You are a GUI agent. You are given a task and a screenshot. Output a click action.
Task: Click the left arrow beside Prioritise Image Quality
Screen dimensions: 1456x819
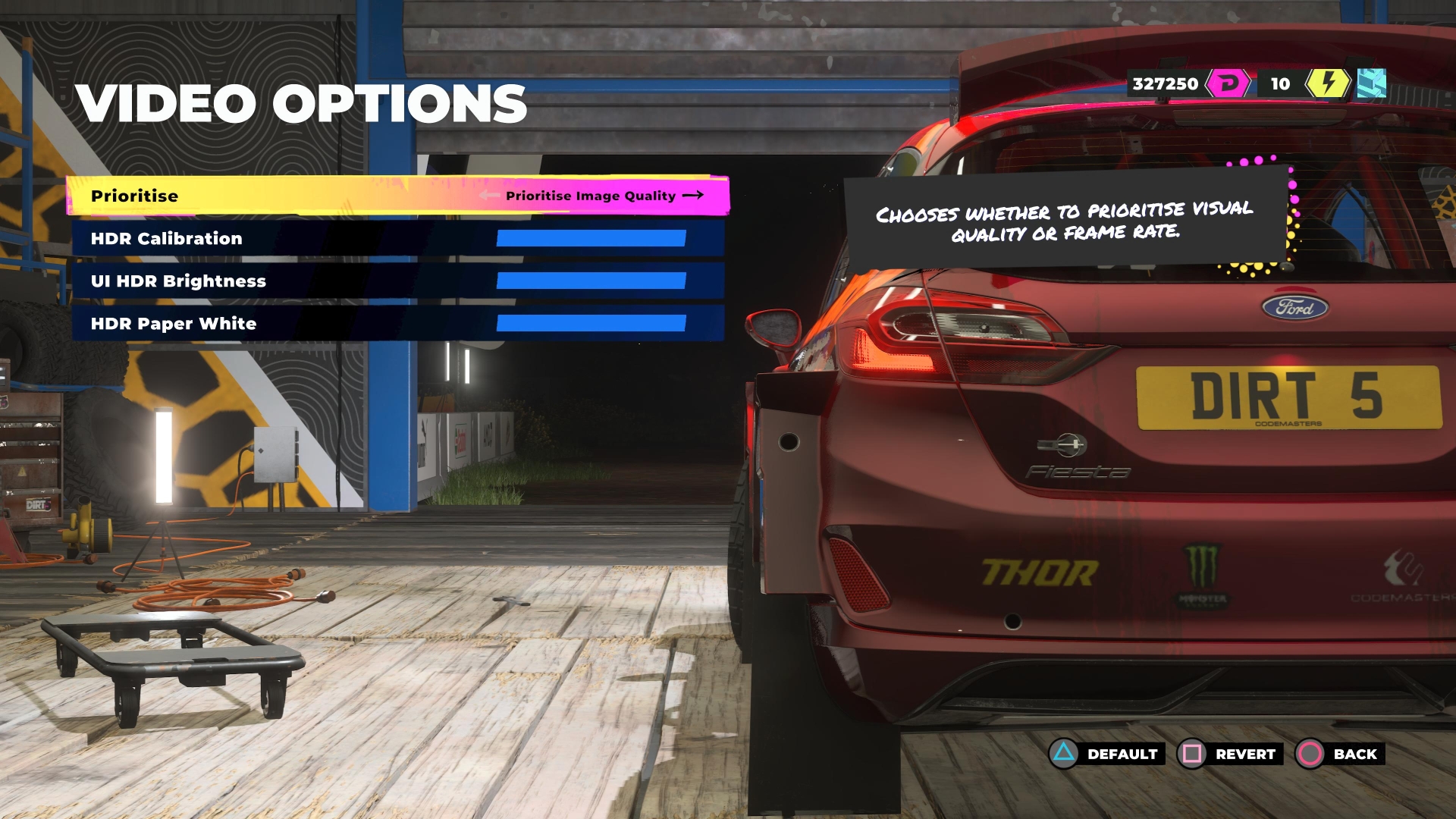tap(489, 196)
